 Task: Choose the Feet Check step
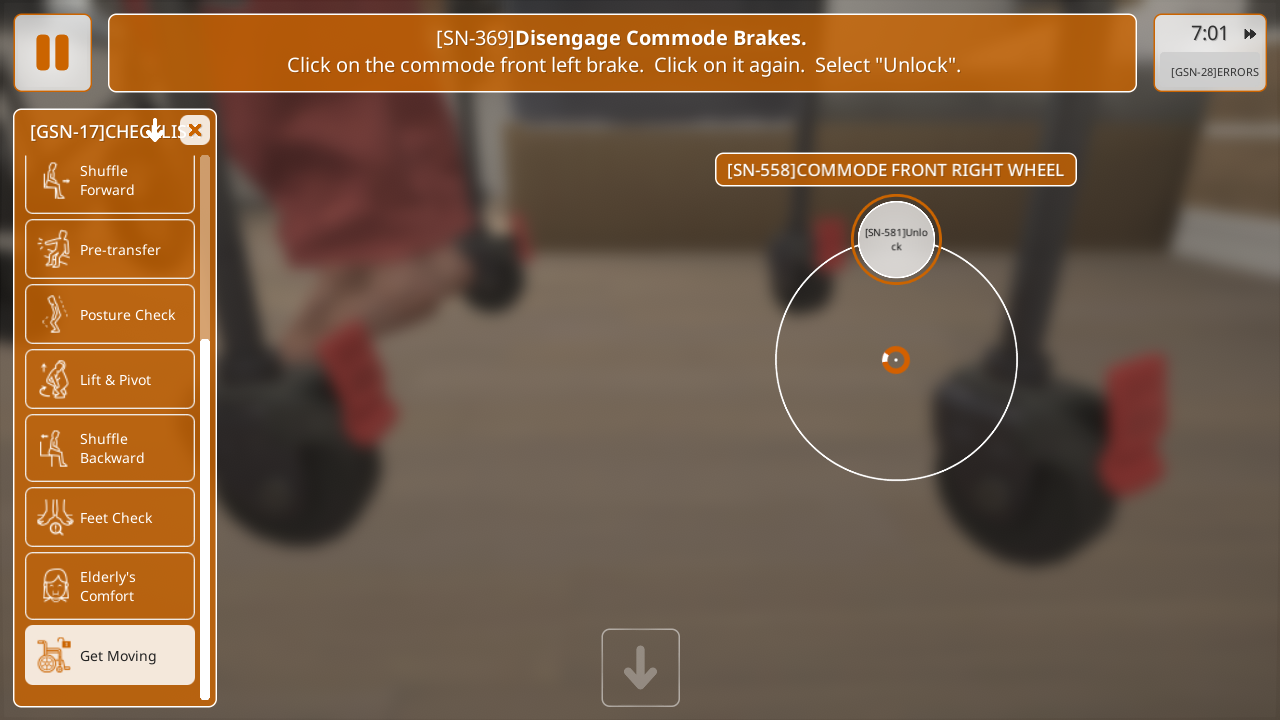click(x=110, y=517)
